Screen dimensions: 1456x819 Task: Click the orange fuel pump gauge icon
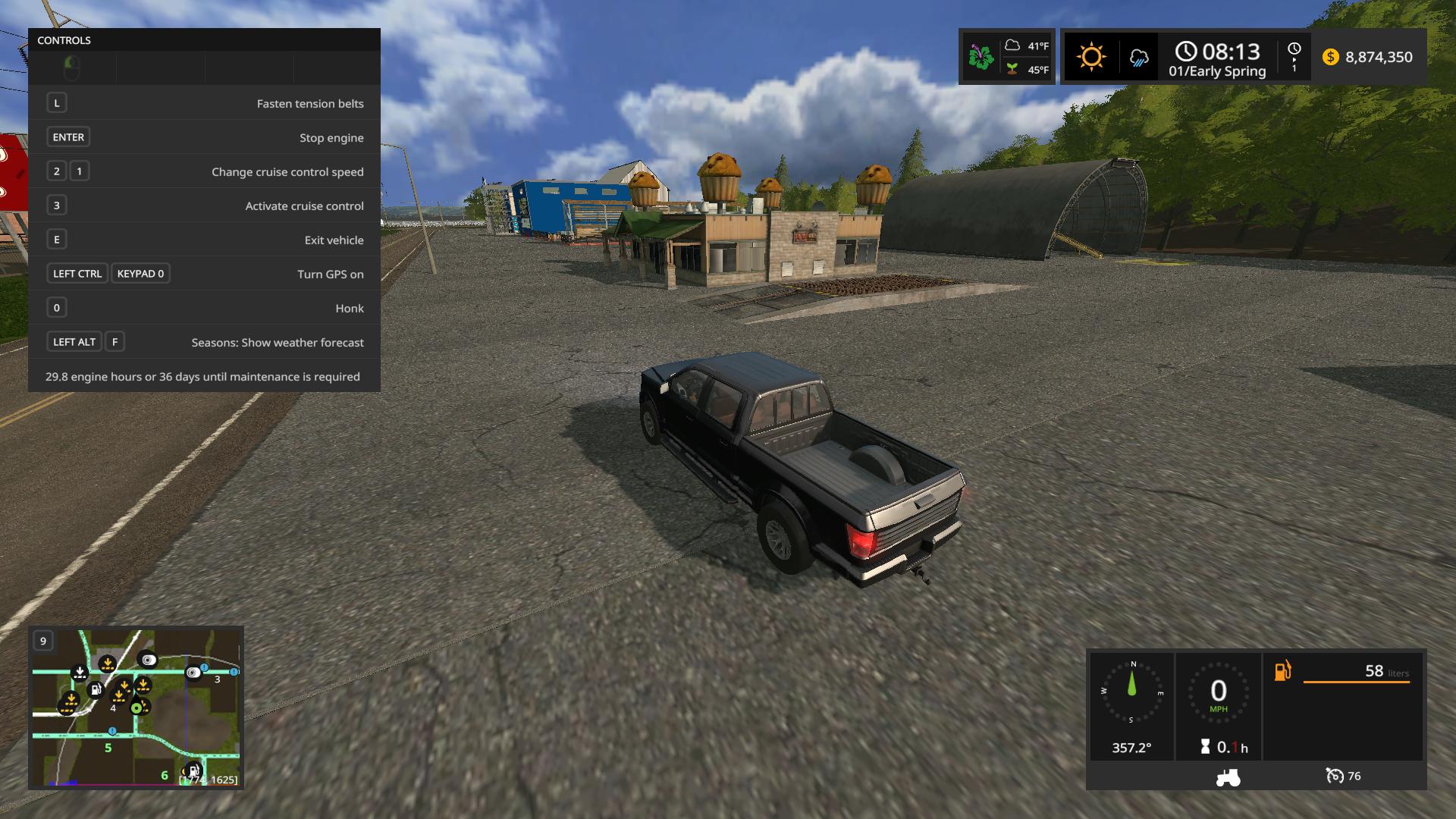1282,671
